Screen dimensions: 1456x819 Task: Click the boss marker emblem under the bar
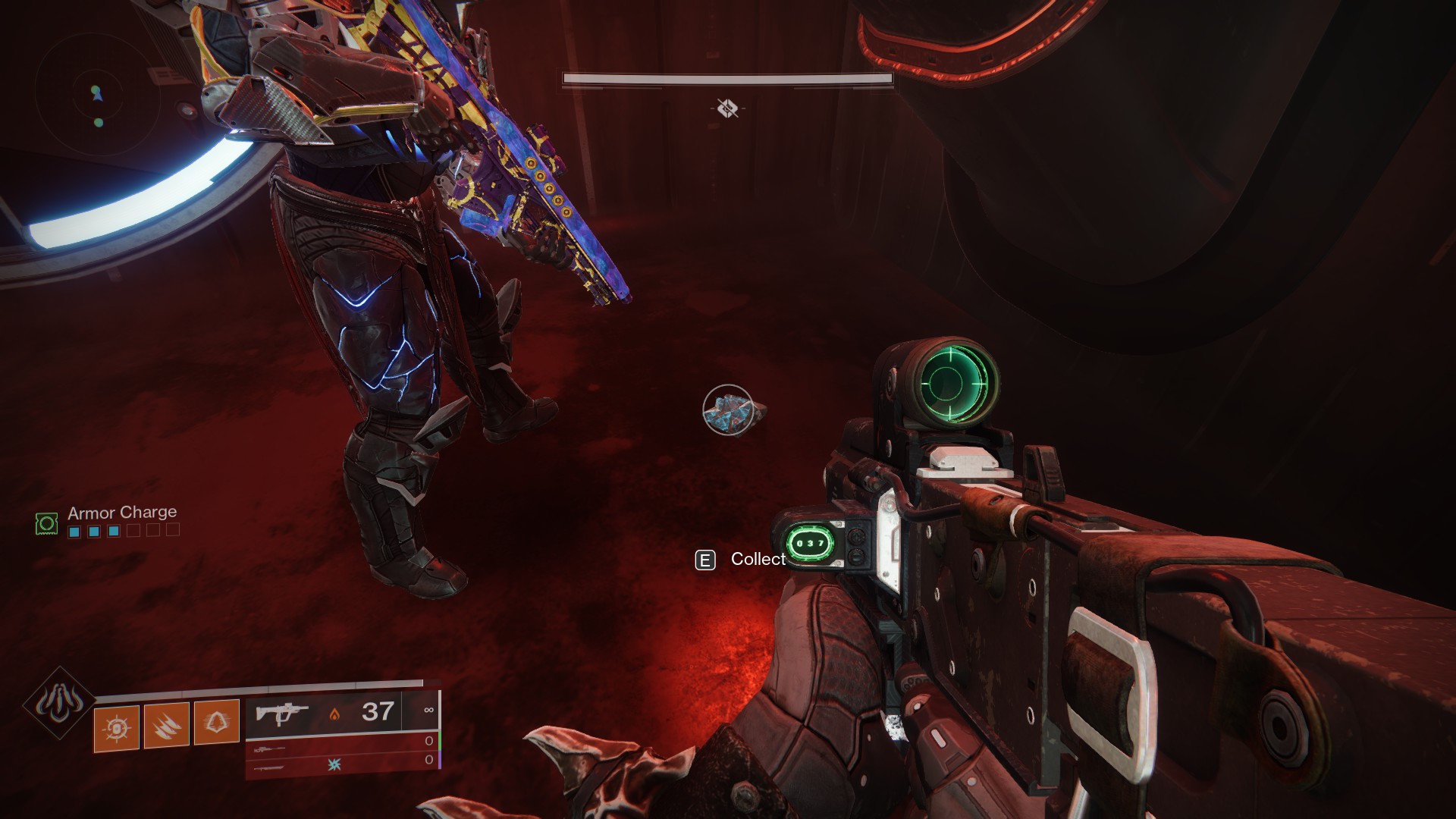tap(727, 109)
